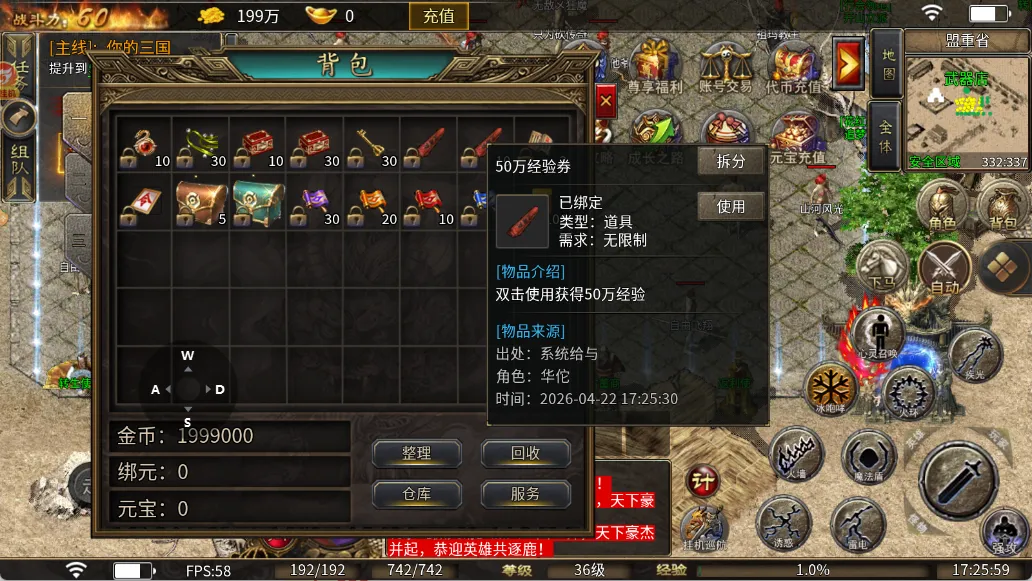Screen dimensions: 1032x581
Task: Sort the bag with the 整理 button
Action: click(416, 453)
